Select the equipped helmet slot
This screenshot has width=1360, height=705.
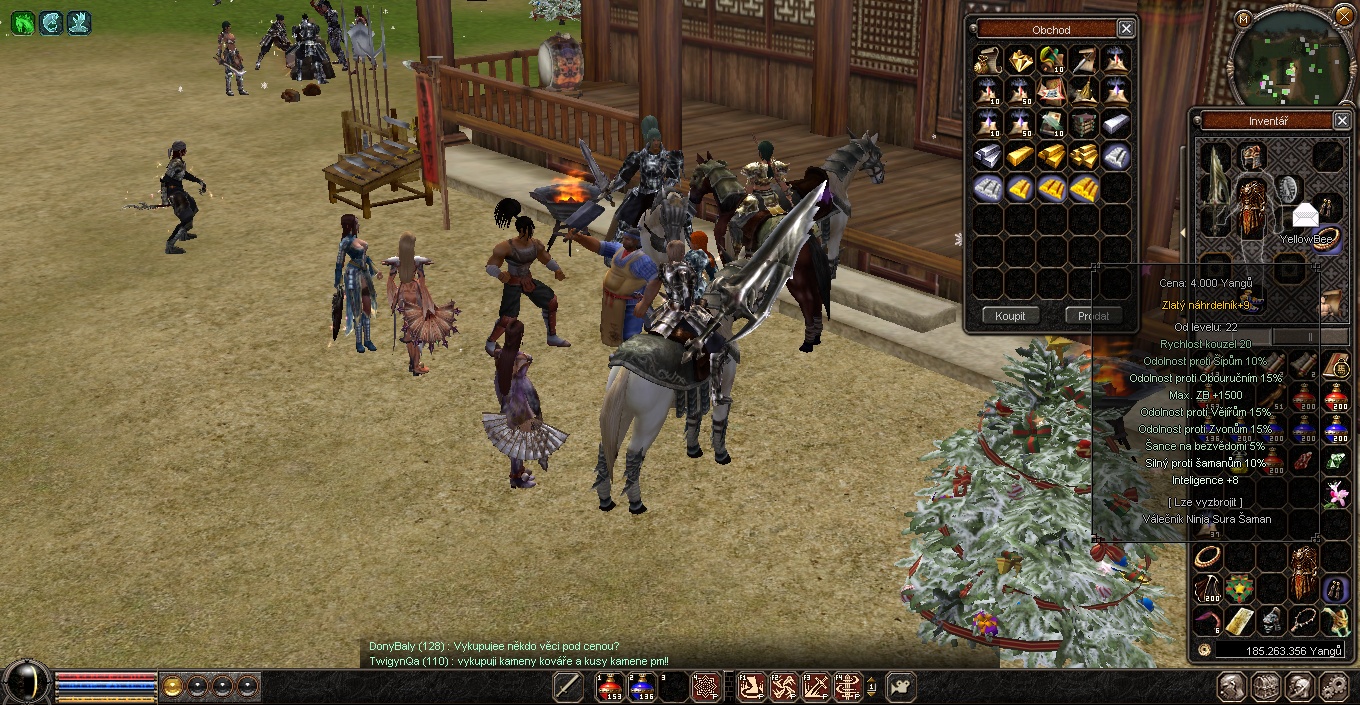(1252, 155)
